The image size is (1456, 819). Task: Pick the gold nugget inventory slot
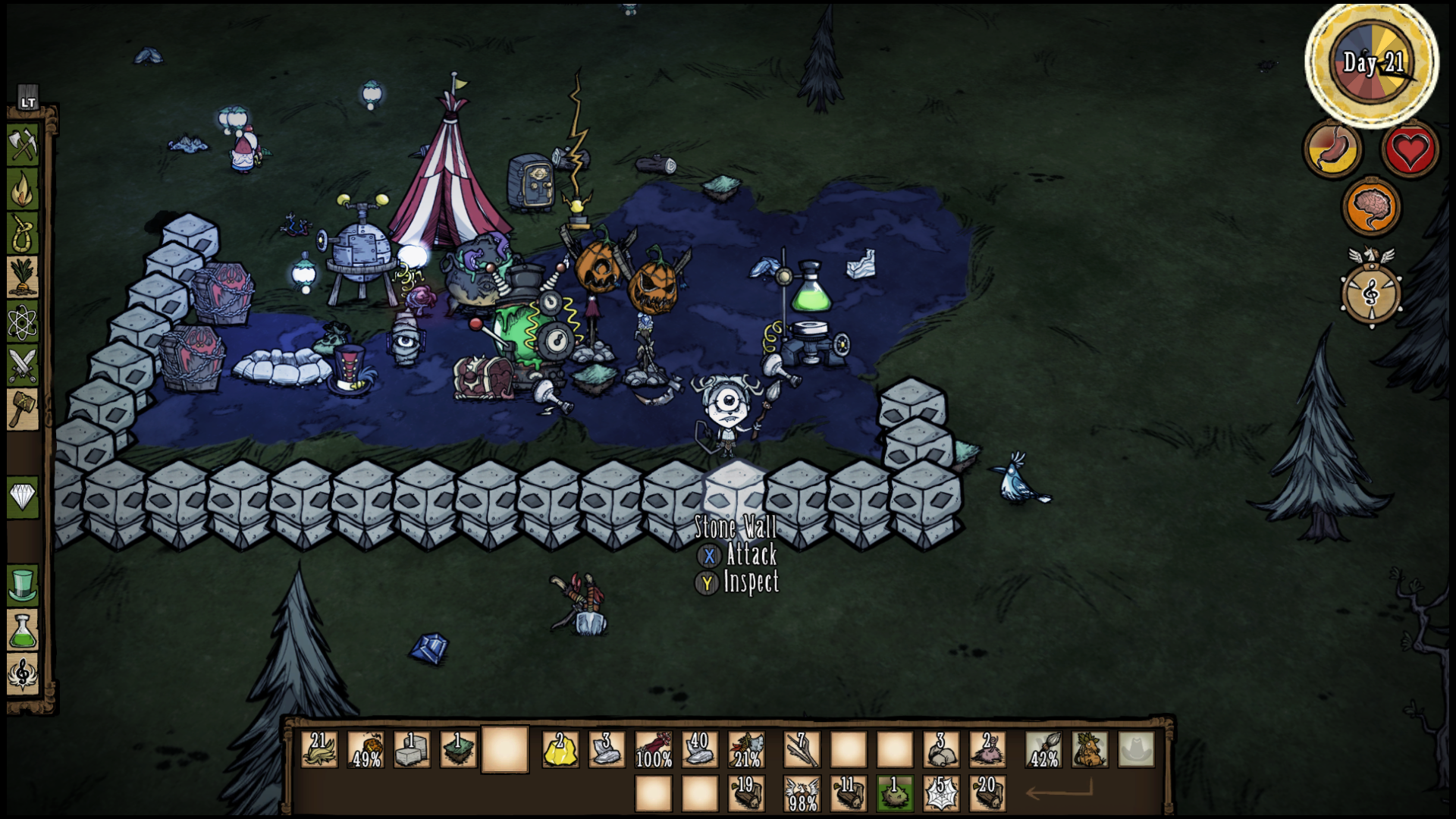point(560,749)
